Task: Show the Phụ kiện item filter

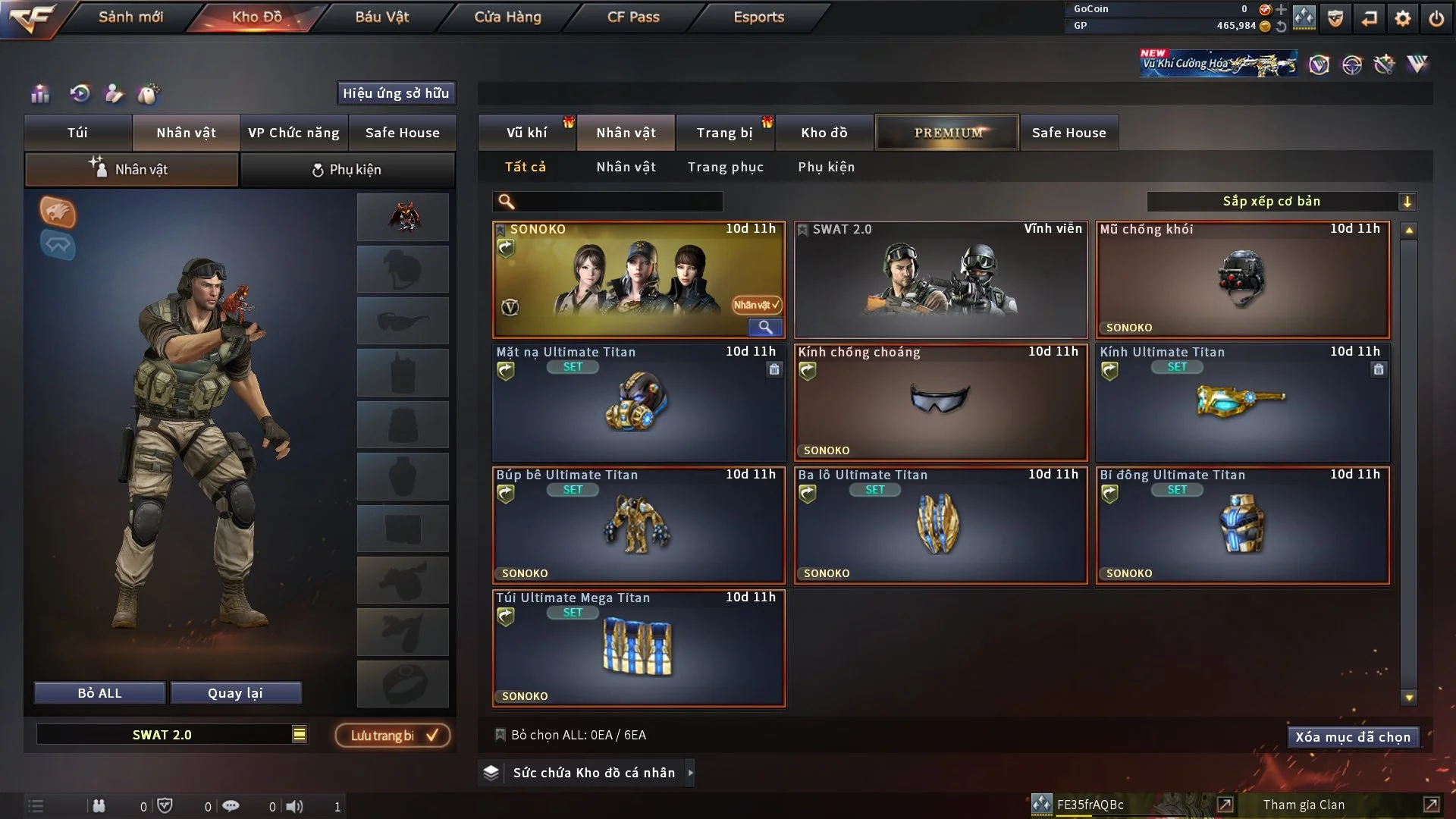Action: coord(826,167)
